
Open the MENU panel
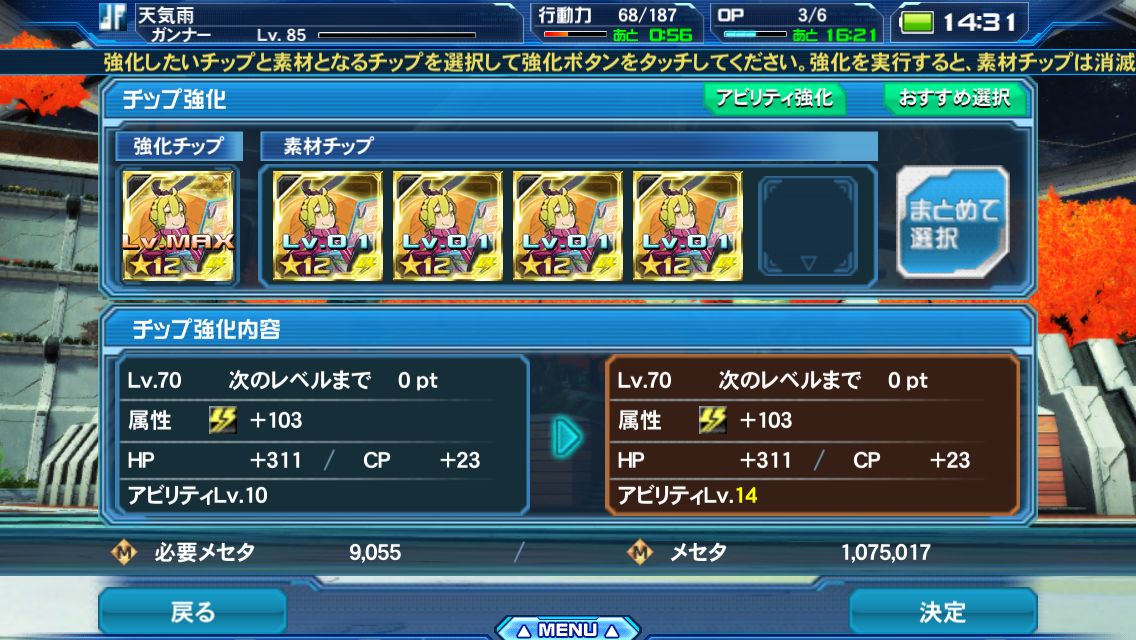click(x=567, y=629)
